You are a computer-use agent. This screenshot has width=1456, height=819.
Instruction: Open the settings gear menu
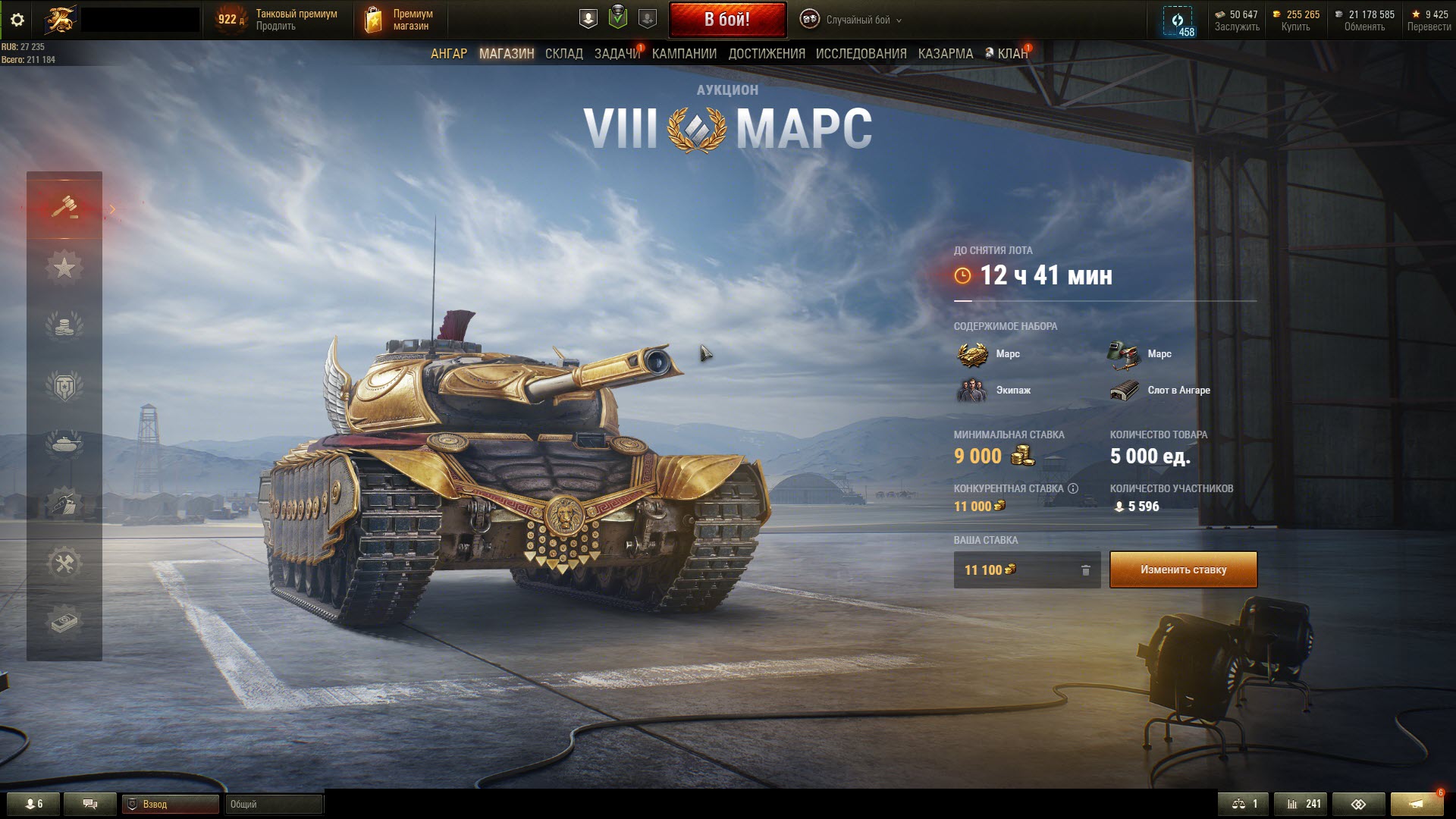click(x=17, y=20)
